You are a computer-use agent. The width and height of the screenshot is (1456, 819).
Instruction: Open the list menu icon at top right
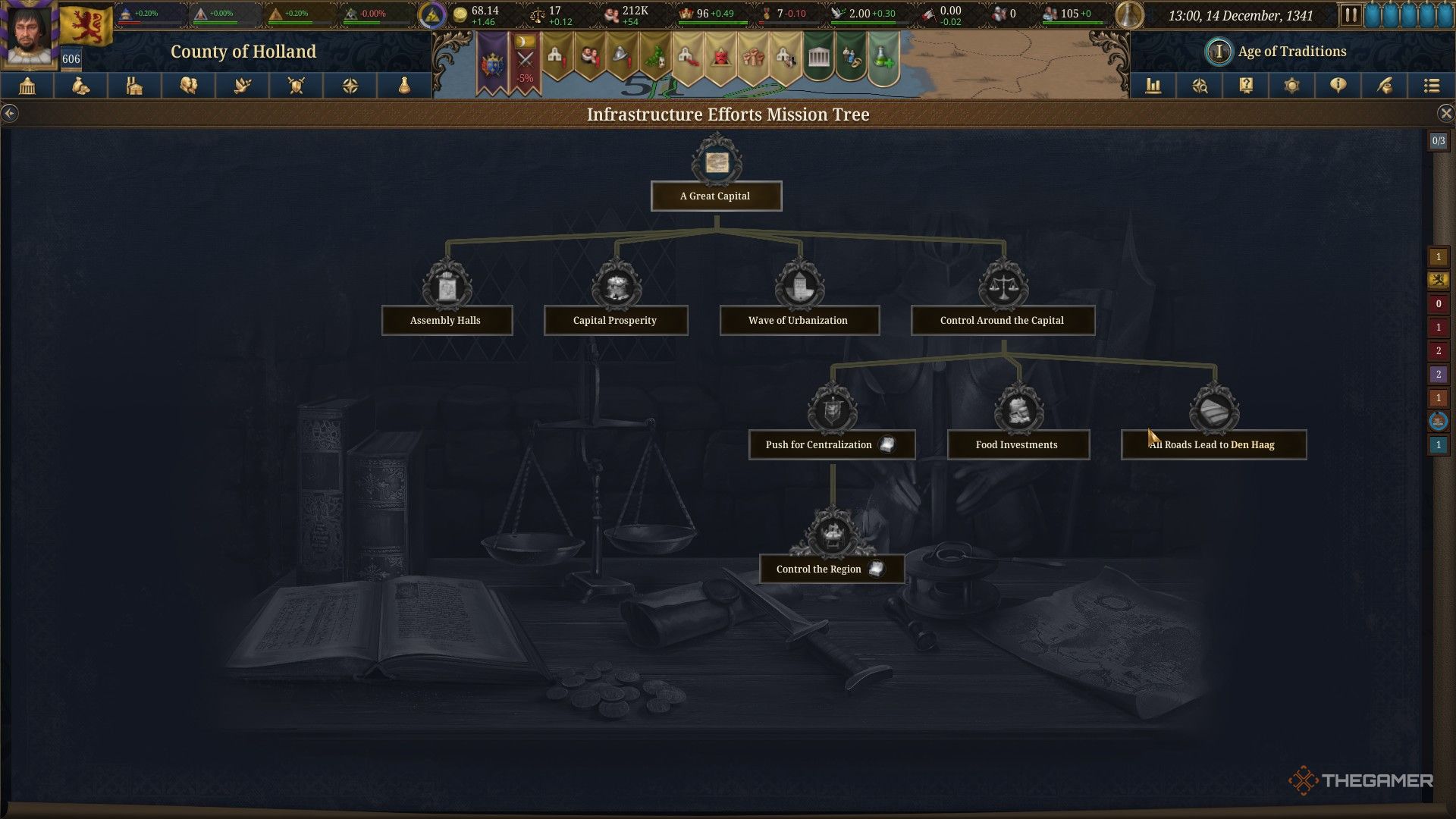(1431, 86)
